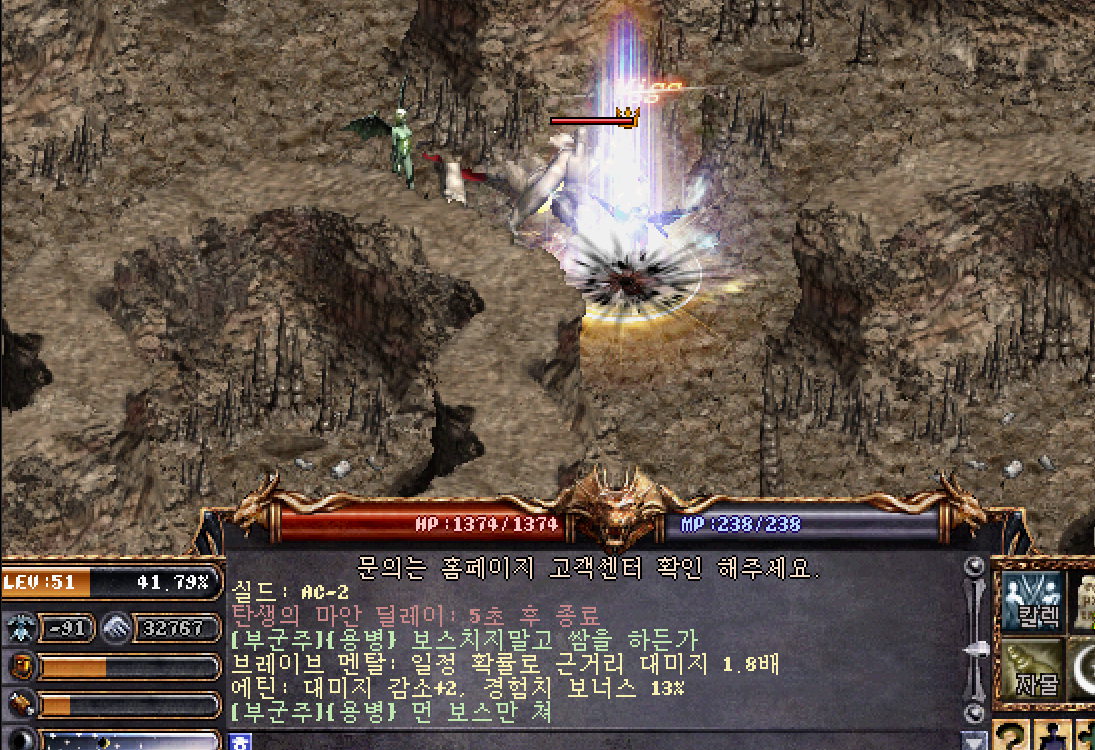Click the handshake alignment icon
1095x750 pixels.
(x=118, y=628)
